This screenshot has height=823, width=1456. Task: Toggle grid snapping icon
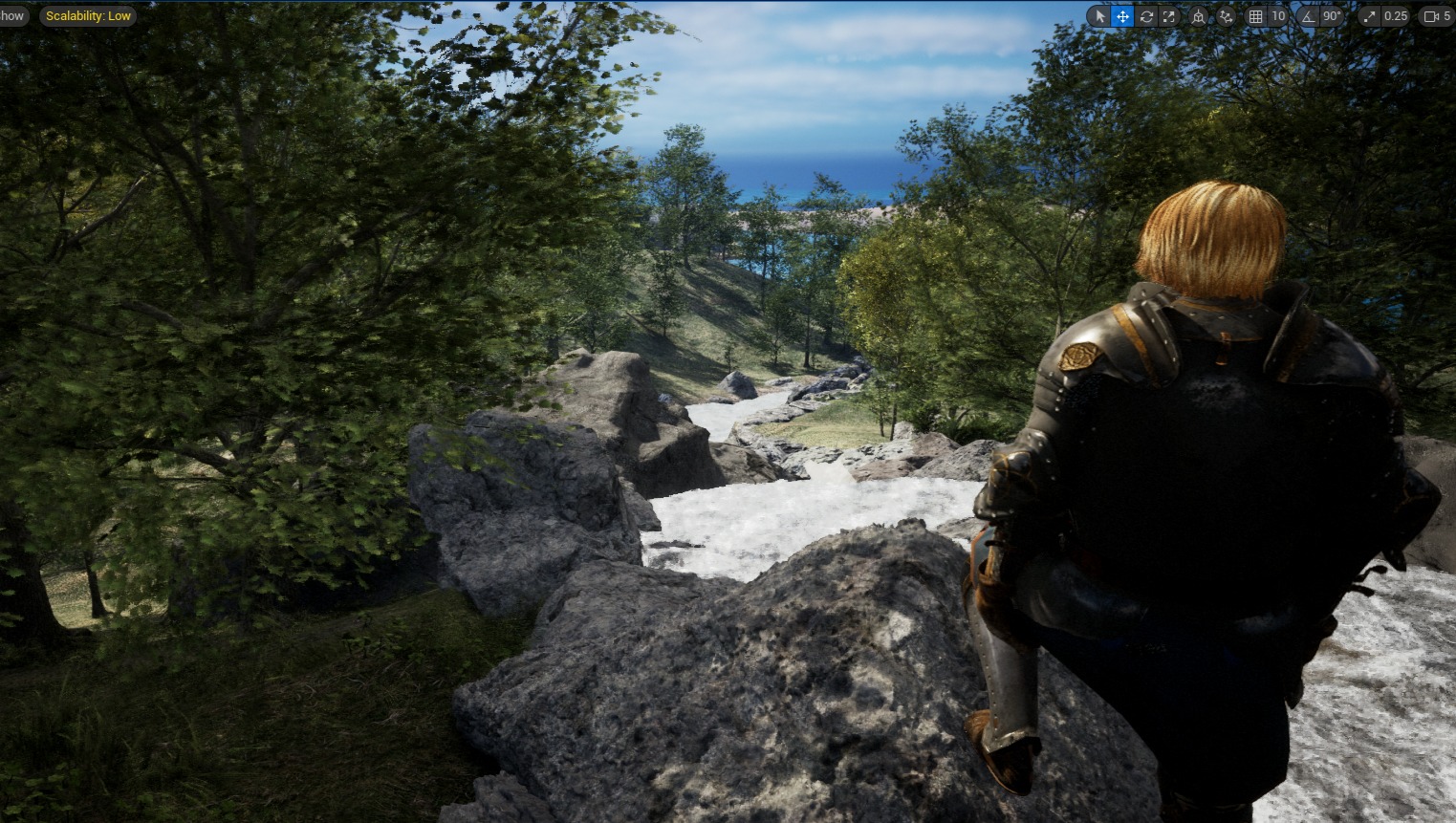[1256, 16]
